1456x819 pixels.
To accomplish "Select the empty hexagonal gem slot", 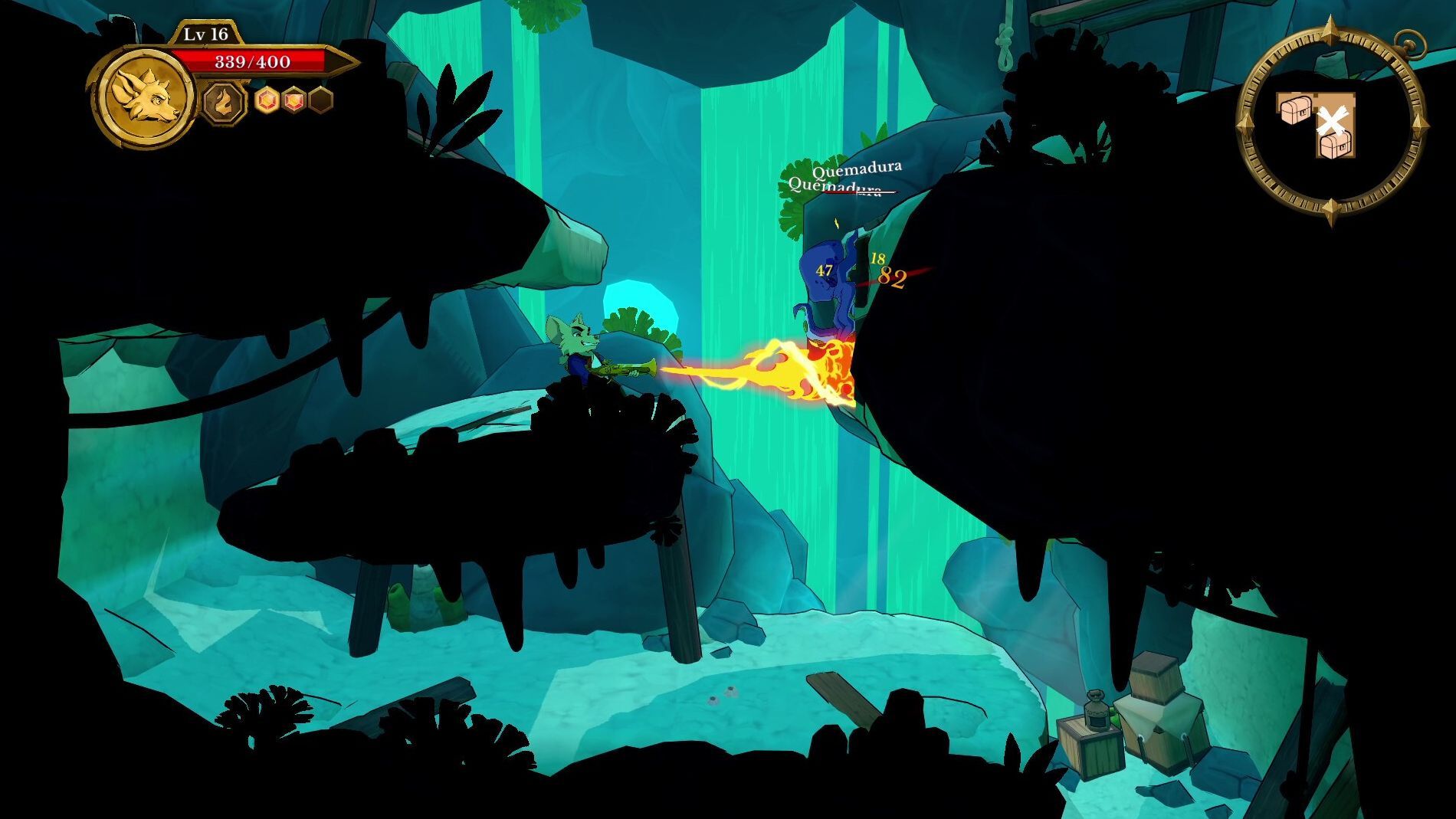I will (319, 101).
